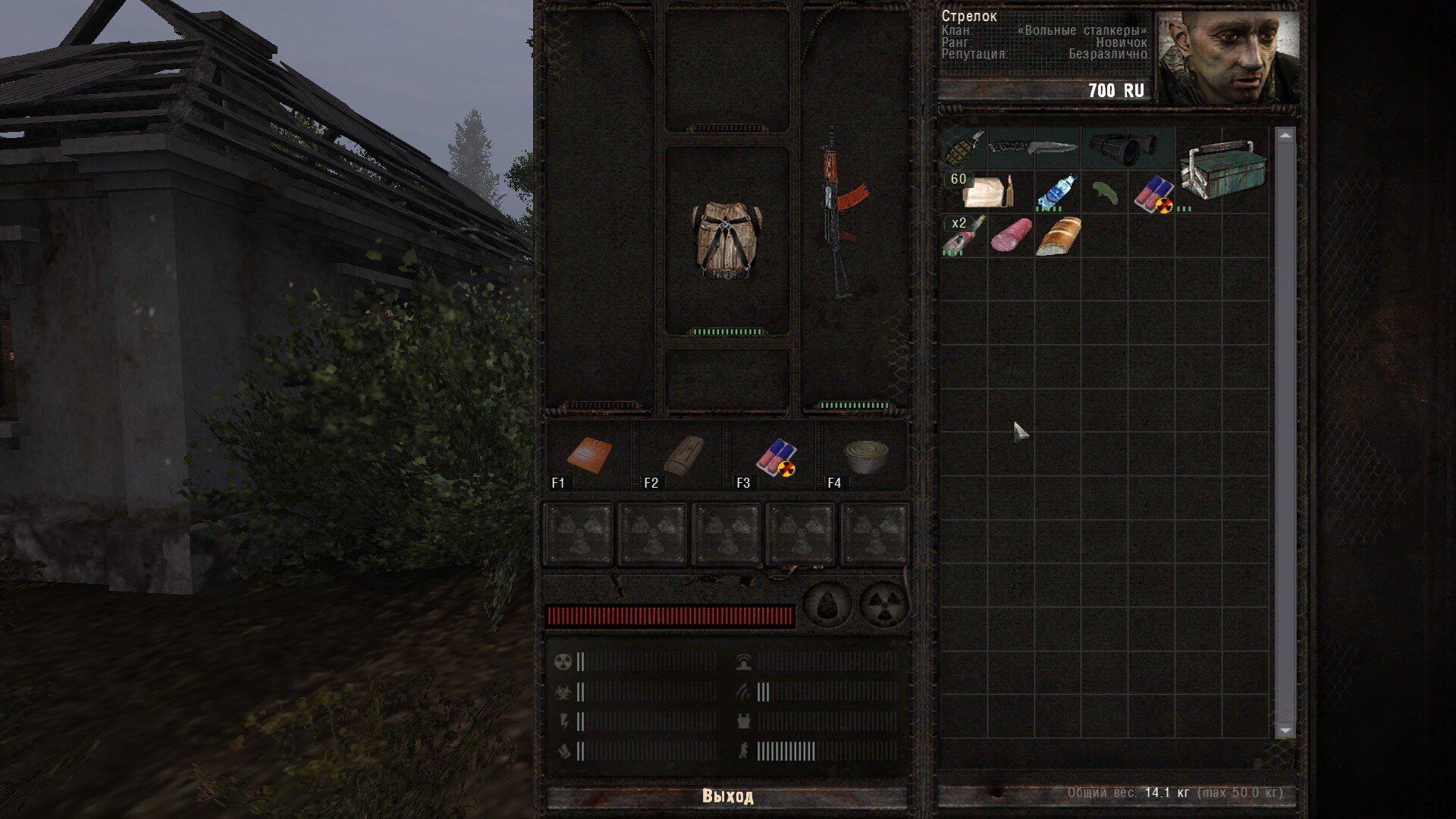
Task: Pick the combat knife item
Action: (1033, 148)
